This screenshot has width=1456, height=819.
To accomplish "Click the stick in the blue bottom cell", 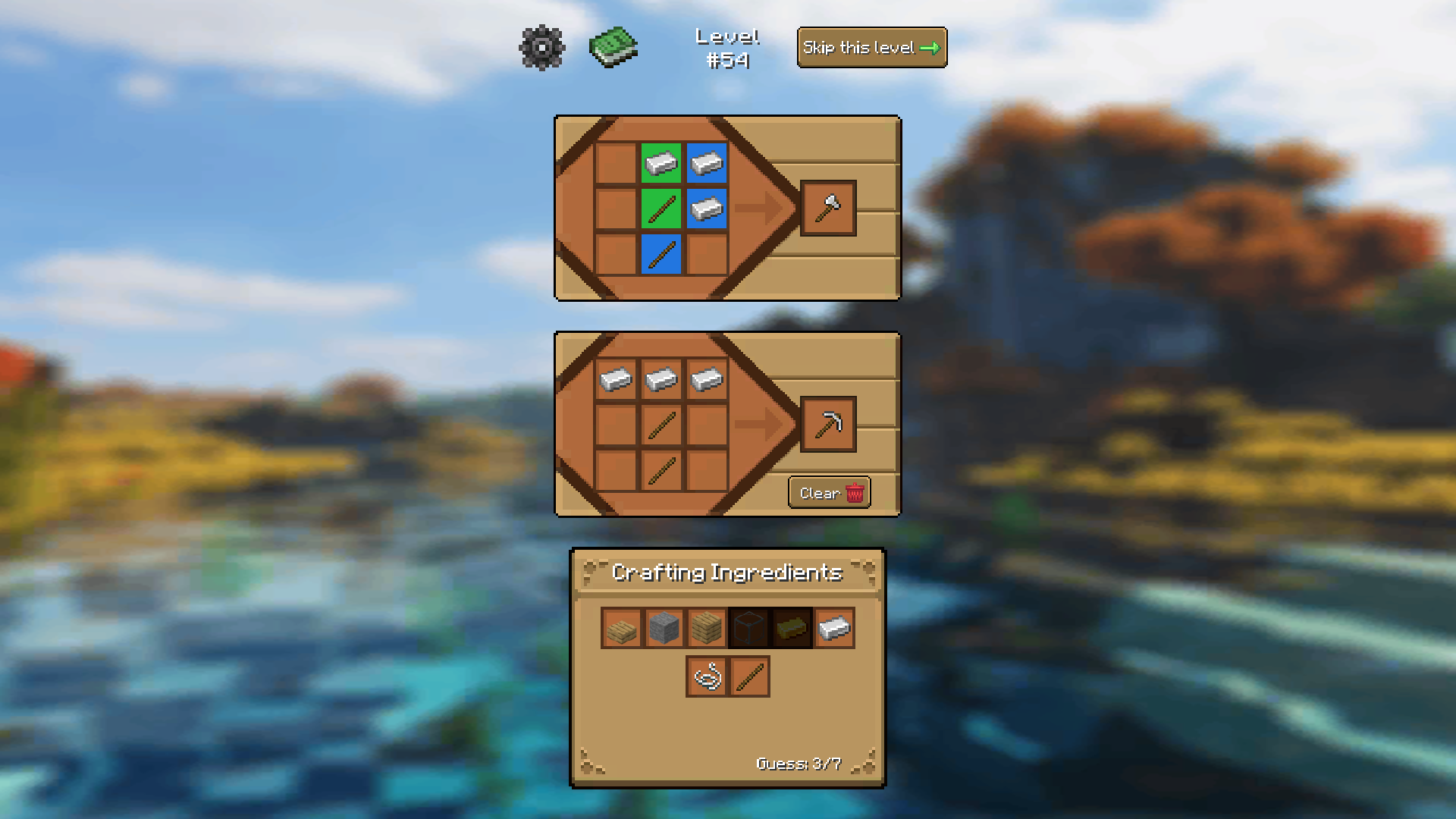I will 661,256.
